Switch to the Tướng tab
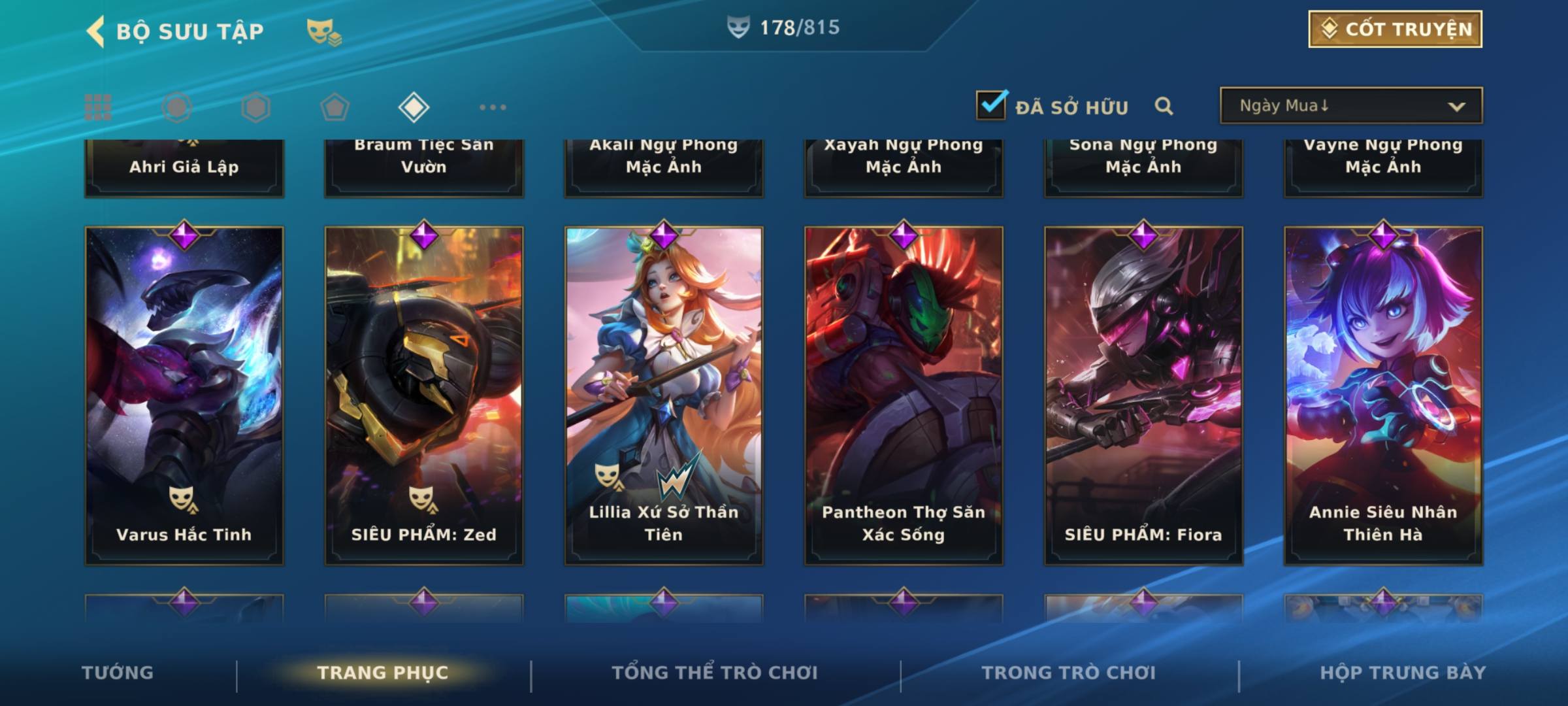1568x706 pixels. point(118,673)
